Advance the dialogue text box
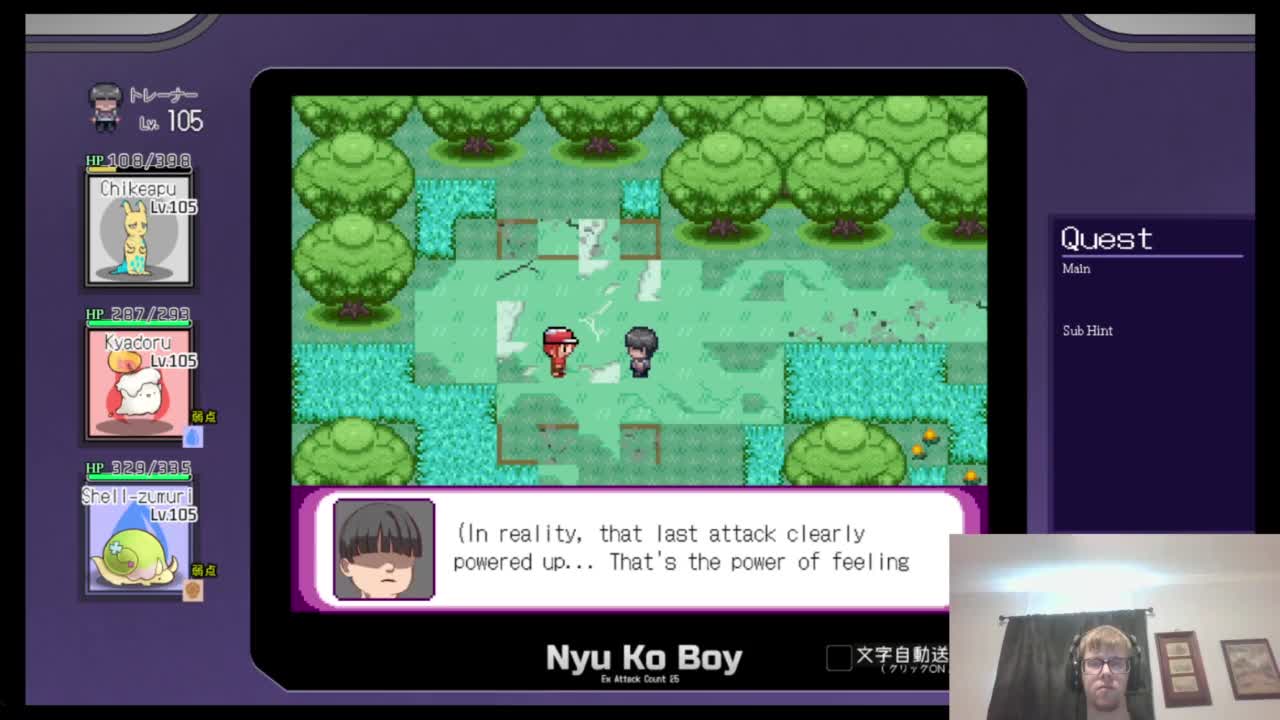 [x=640, y=548]
